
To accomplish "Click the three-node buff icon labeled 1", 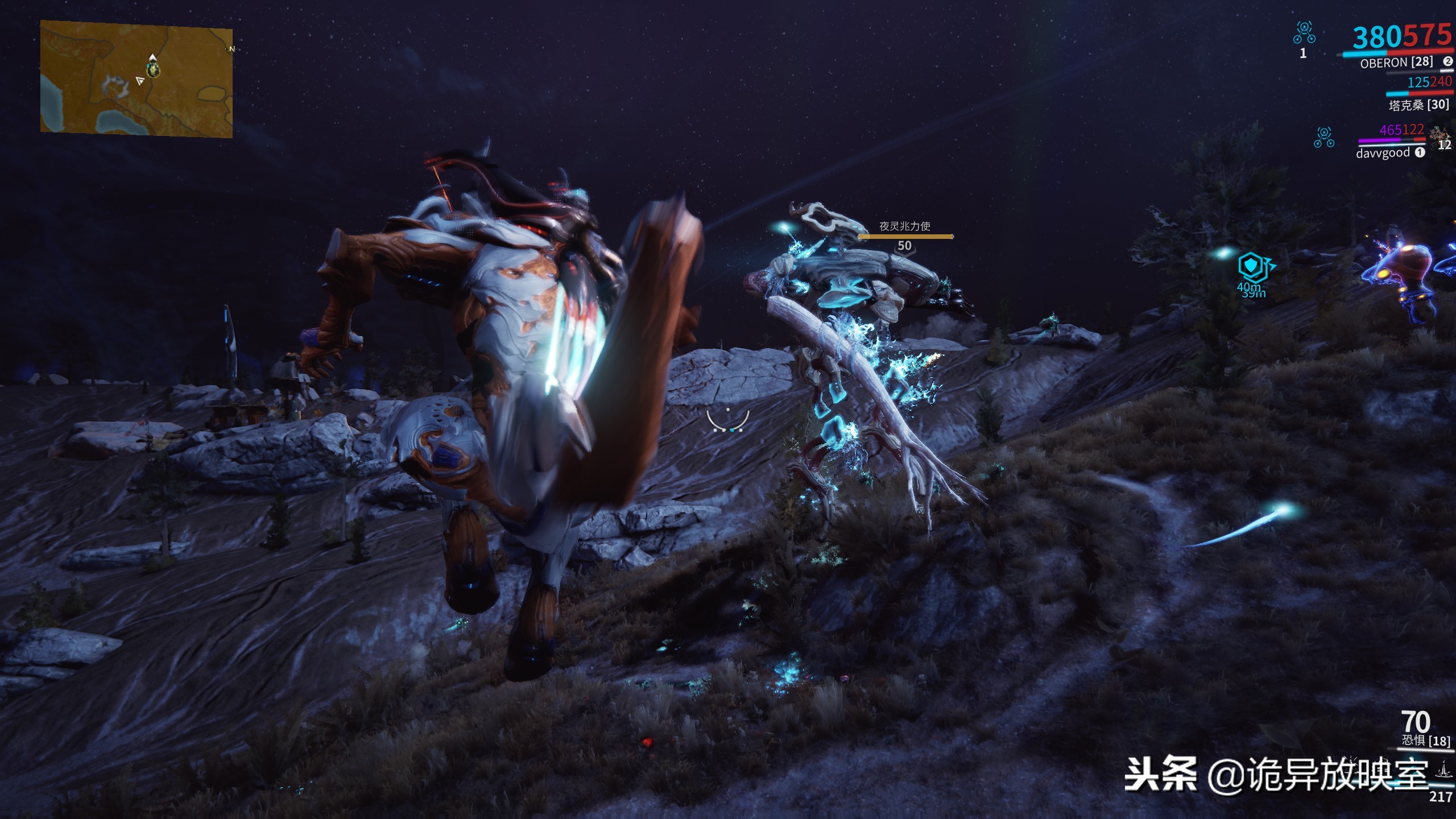I will point(1304,32).
